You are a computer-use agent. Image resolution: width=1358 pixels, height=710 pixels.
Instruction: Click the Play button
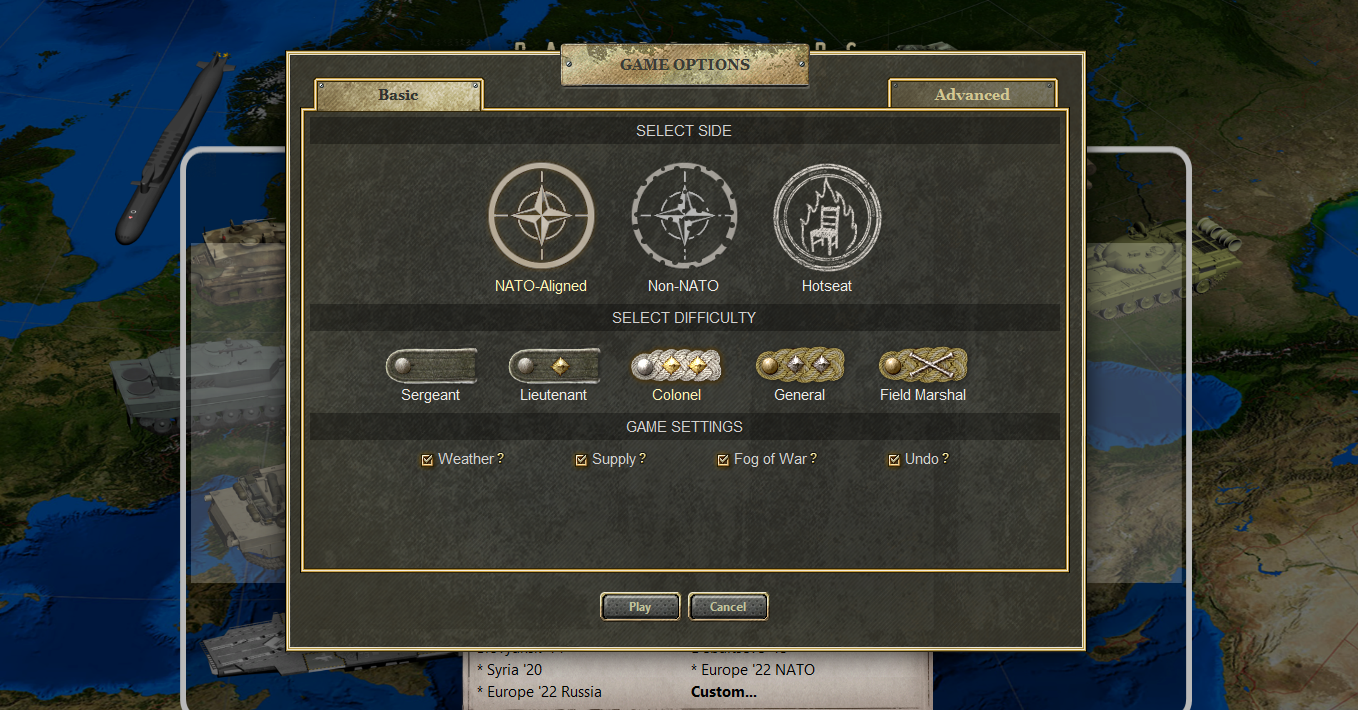(x=640, y=607)
